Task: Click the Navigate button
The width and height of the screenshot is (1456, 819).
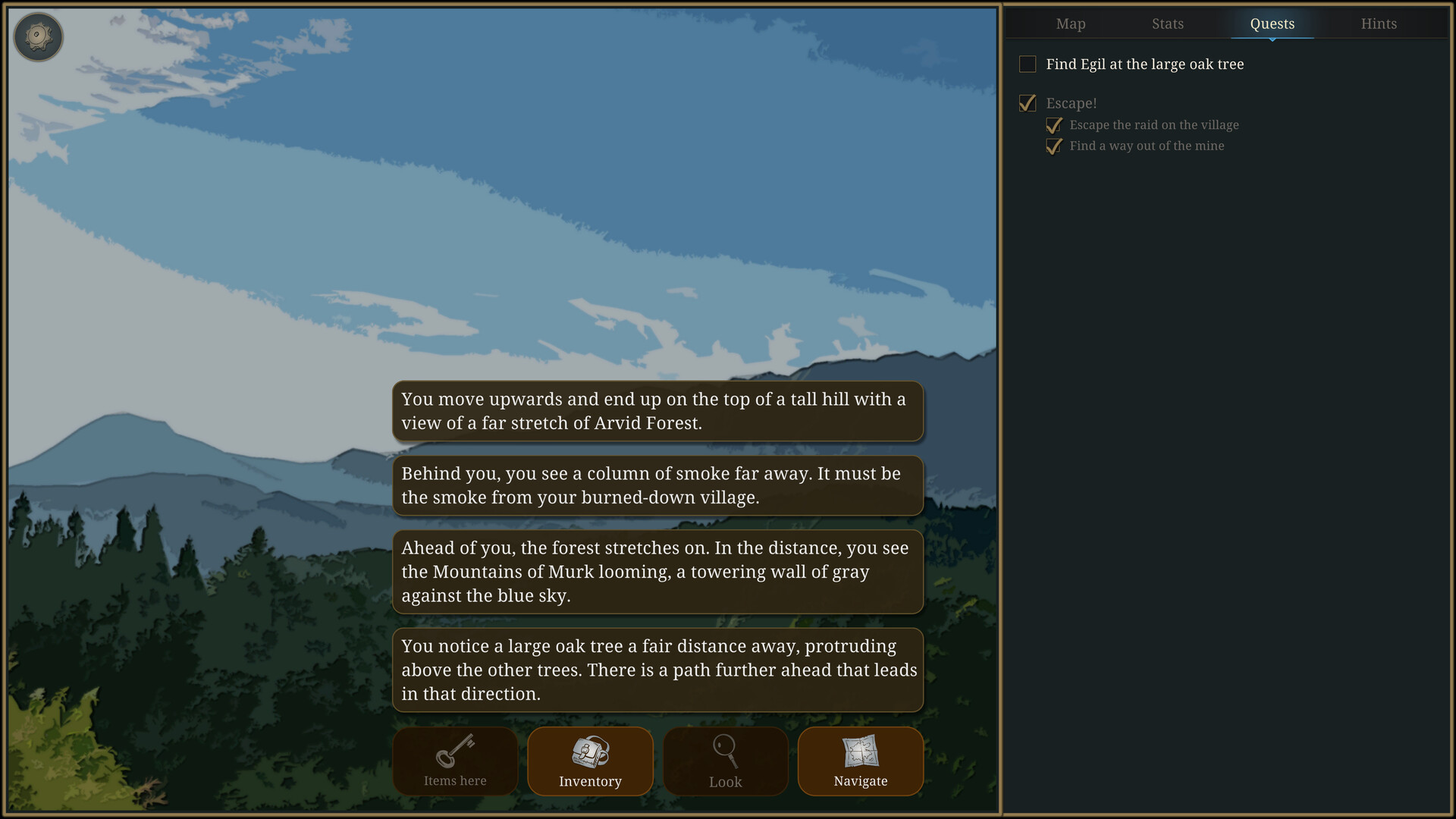Action: tap(860, 761)
